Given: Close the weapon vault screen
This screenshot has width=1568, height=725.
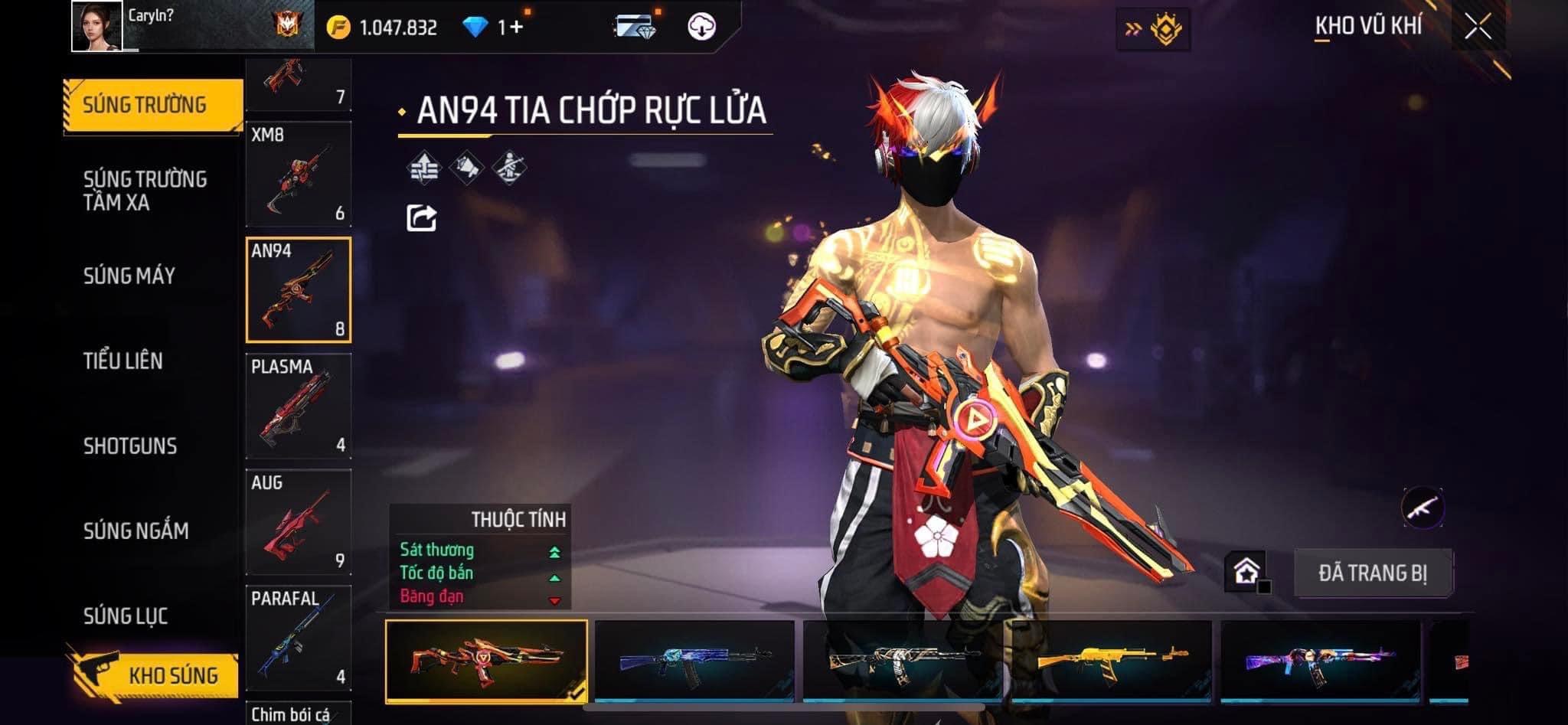Looking at the screenshot, I should click(1478, 27).
